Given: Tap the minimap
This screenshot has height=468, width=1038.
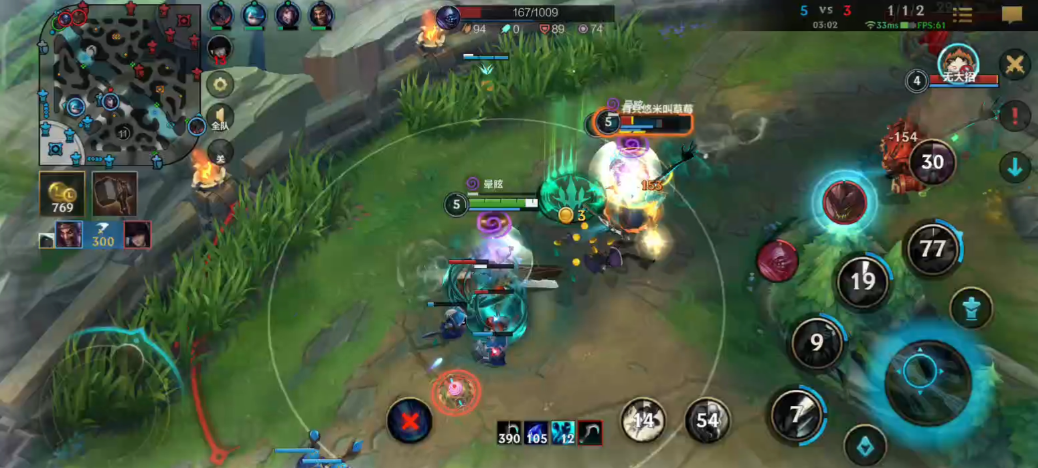Looking at the screenshot, I should (118, 88).
